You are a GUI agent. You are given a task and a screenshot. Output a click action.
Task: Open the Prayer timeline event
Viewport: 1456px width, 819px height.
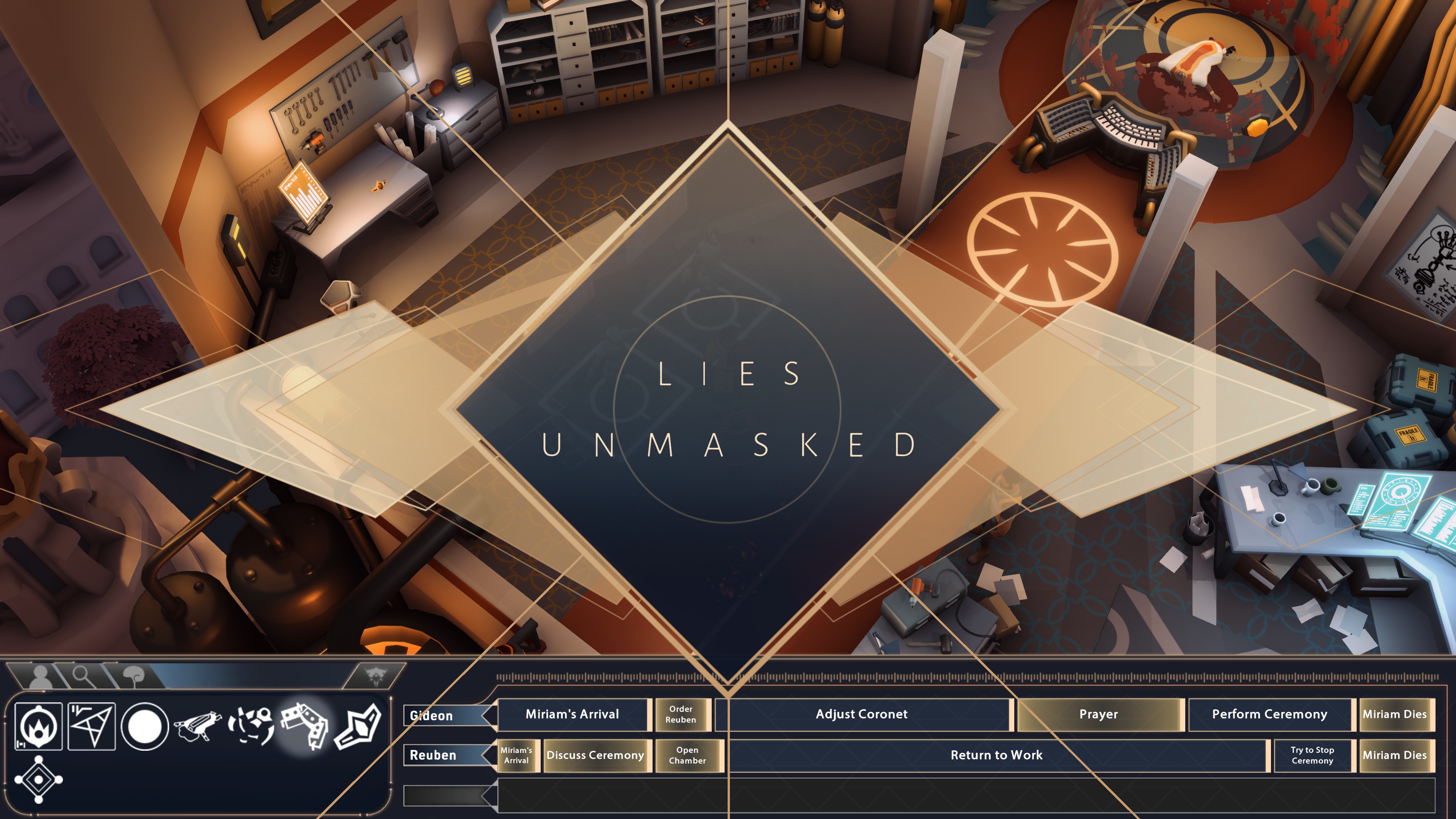click(x=1098, y=714)
